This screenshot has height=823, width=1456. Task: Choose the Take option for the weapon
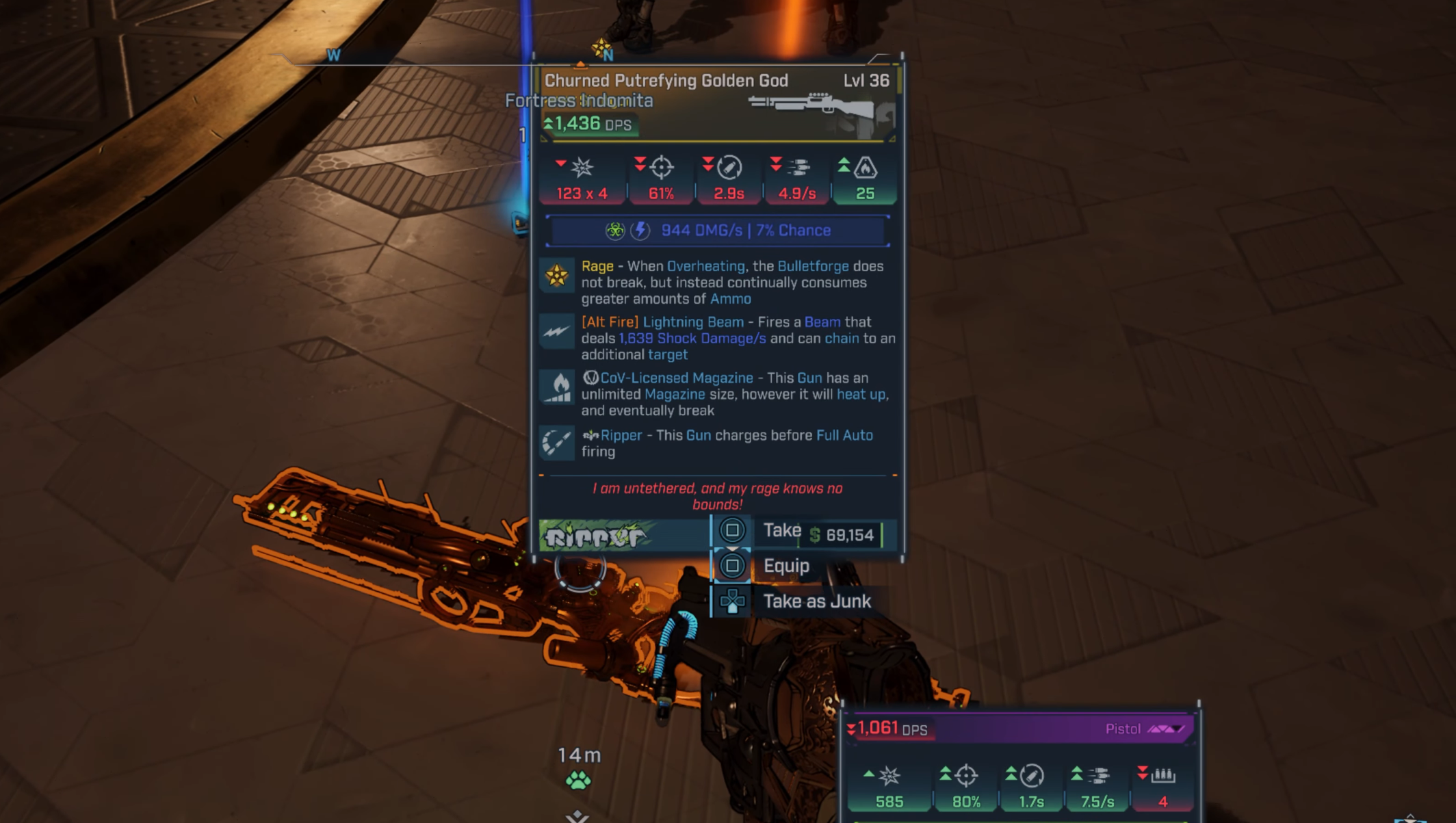[x=781, y=531]
